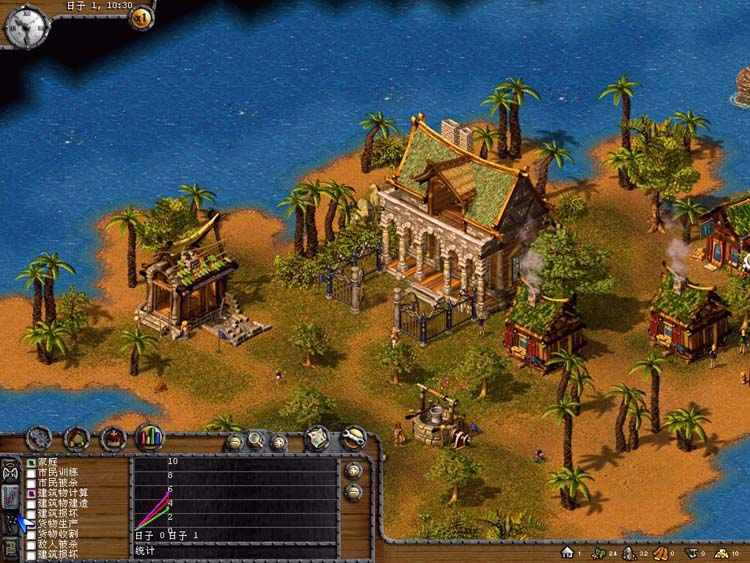Toggle the 建筑物计算 checkbox
750x563 pixels.
[31, 493]
